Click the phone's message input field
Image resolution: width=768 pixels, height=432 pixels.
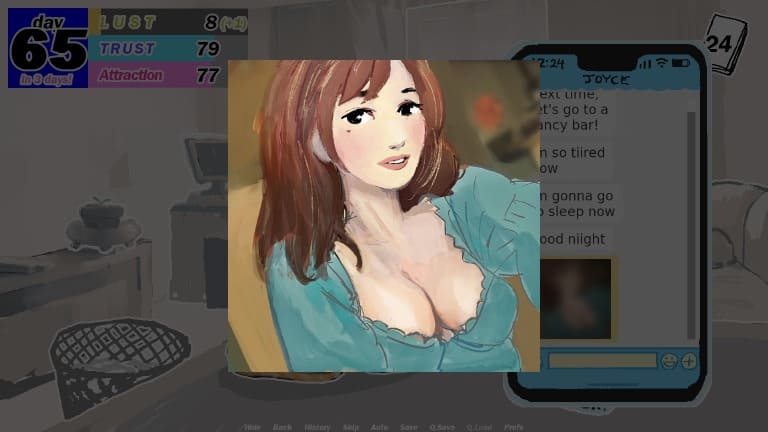pos(601,360)
